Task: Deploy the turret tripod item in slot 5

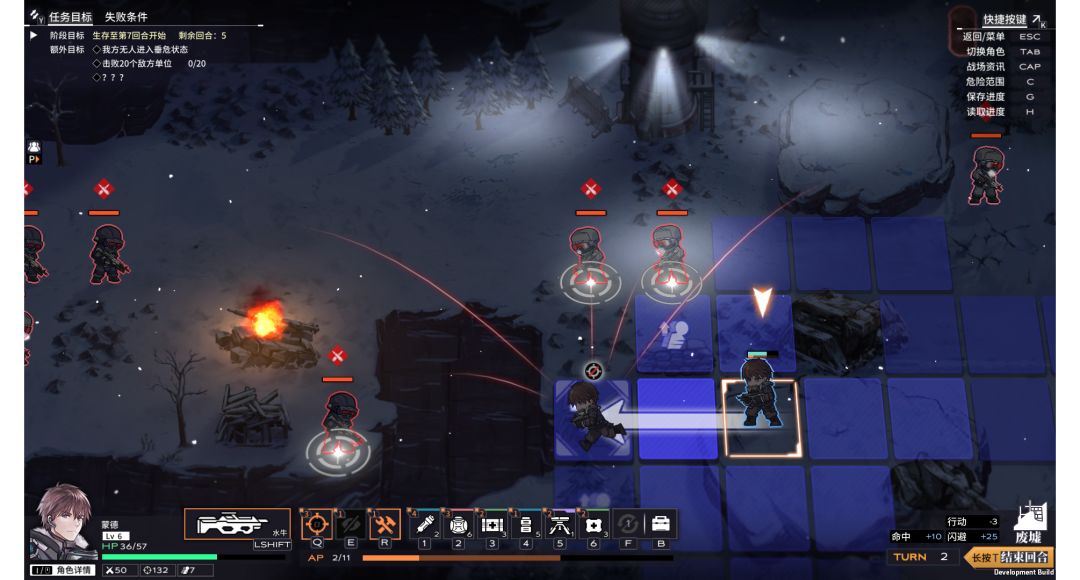Action: pyautogui.click(x=560, y=524)
